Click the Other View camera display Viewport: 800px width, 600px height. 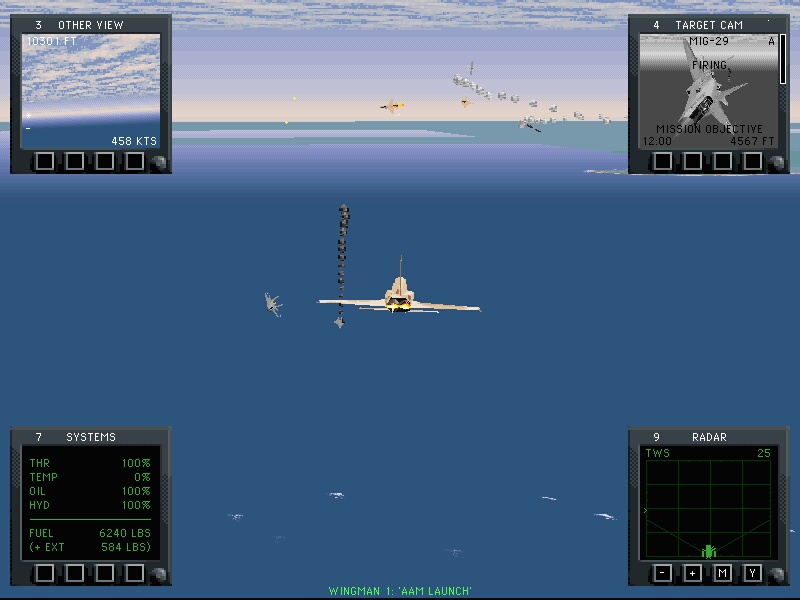pyautogui.click(x=91, y=91)
